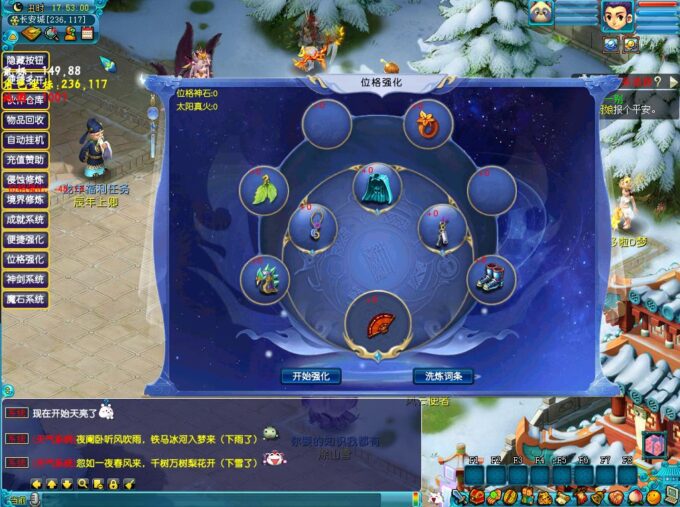Enable 自动挂机 auto-battle
The width and height of the screenshot is (680, 507).
[25, 140]
